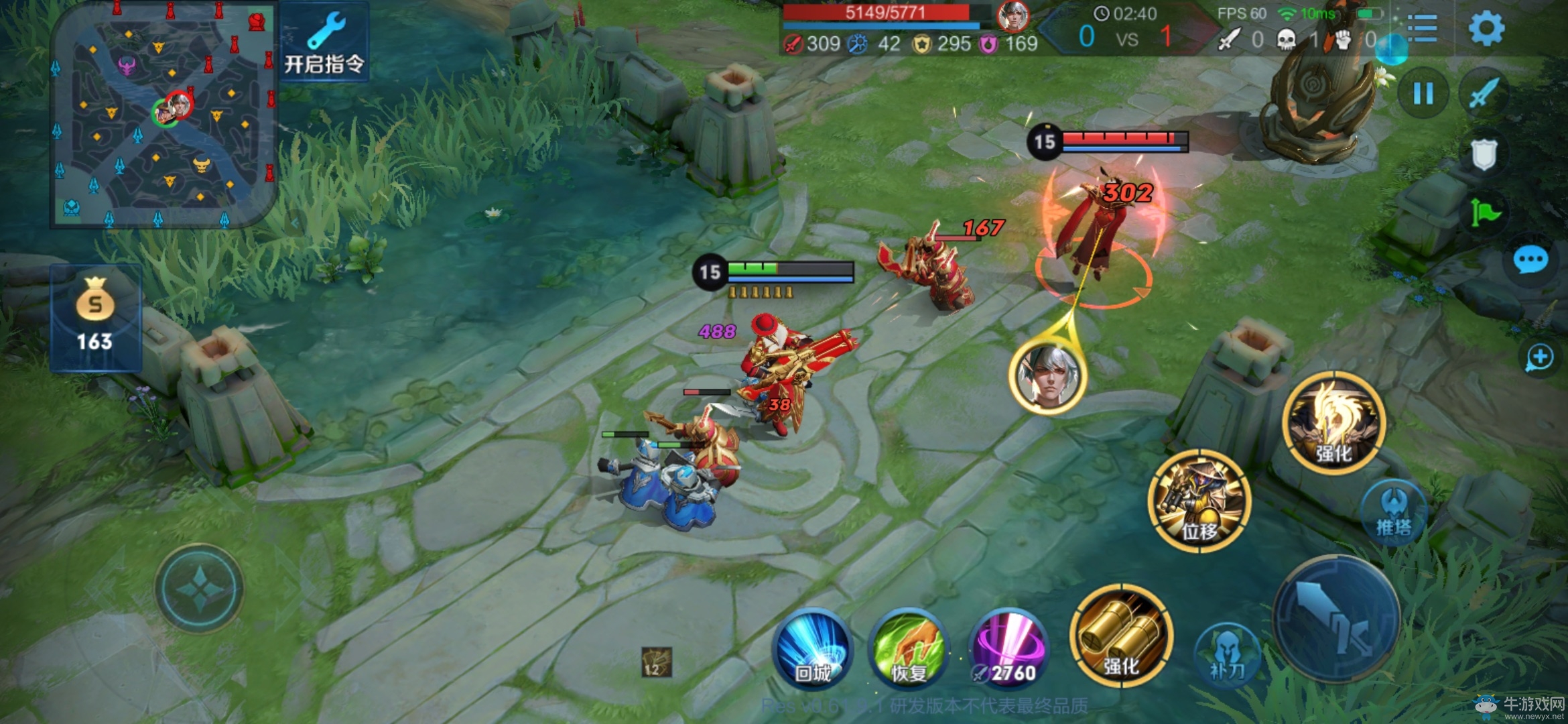
Task: Show the scoreboard list icon
Action: coord(1422,28)
